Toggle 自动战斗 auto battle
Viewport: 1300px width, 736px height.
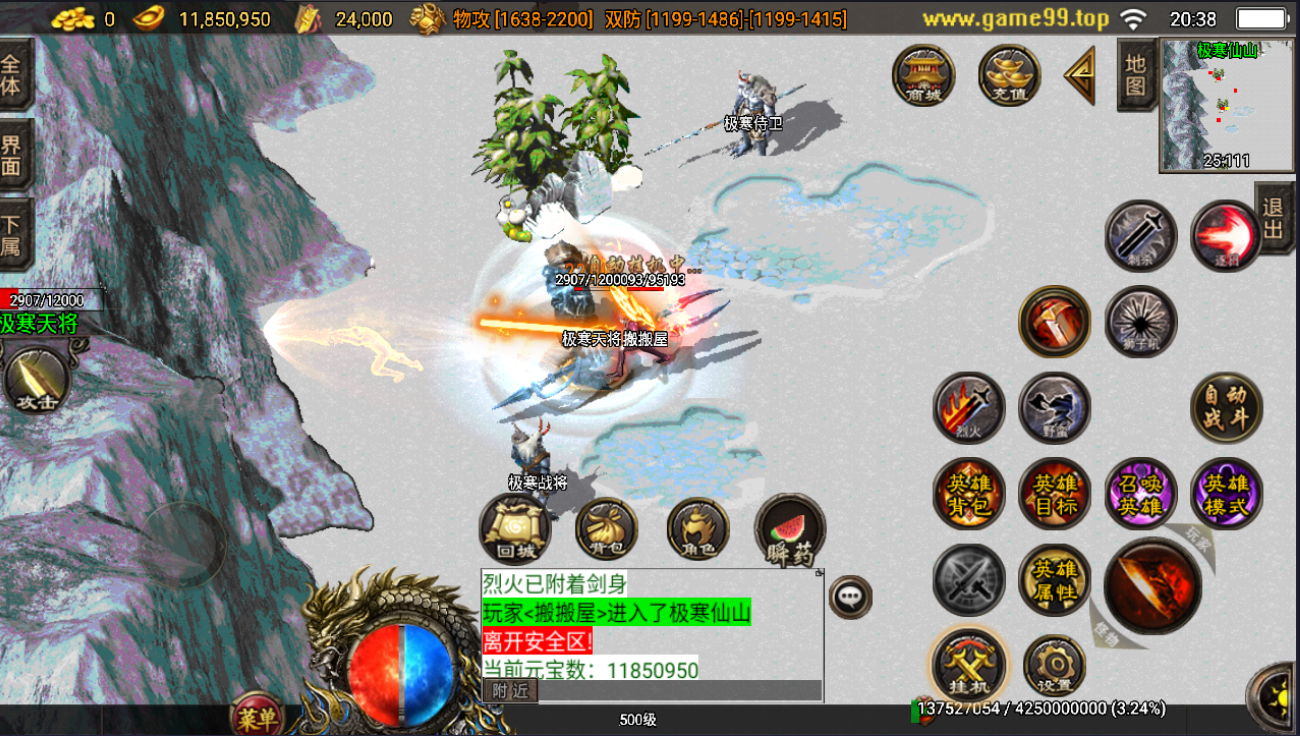pyautogui.click(x=1227, y=408)
